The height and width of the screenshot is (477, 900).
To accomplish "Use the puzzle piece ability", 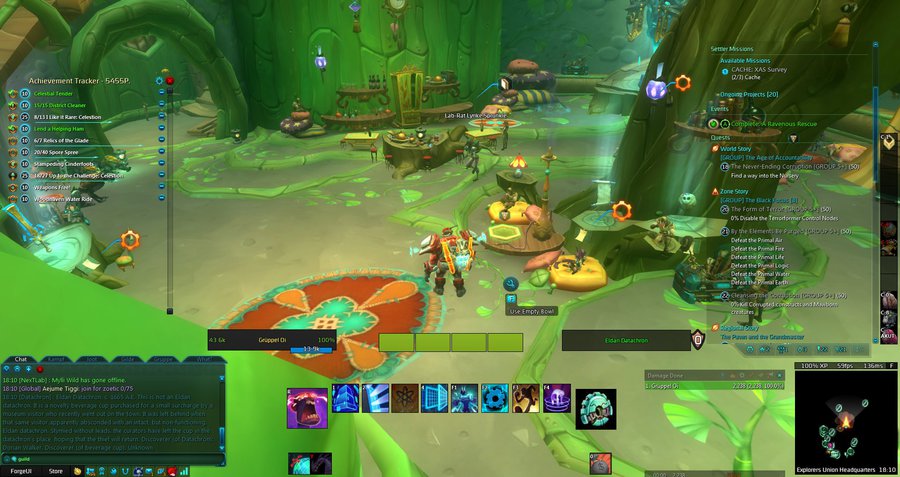I will 525,398.
